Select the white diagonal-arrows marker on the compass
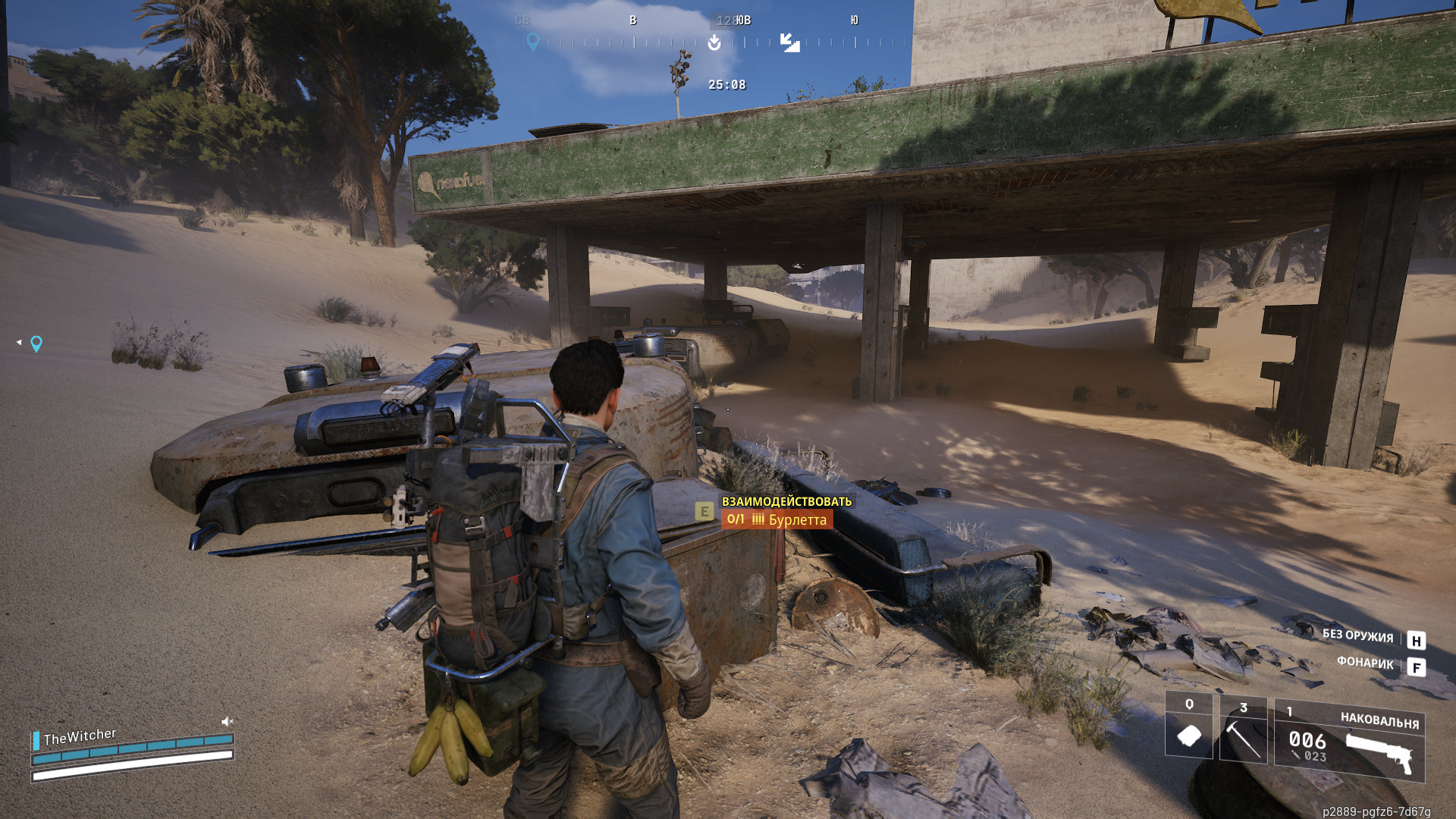 pos(789,42)
